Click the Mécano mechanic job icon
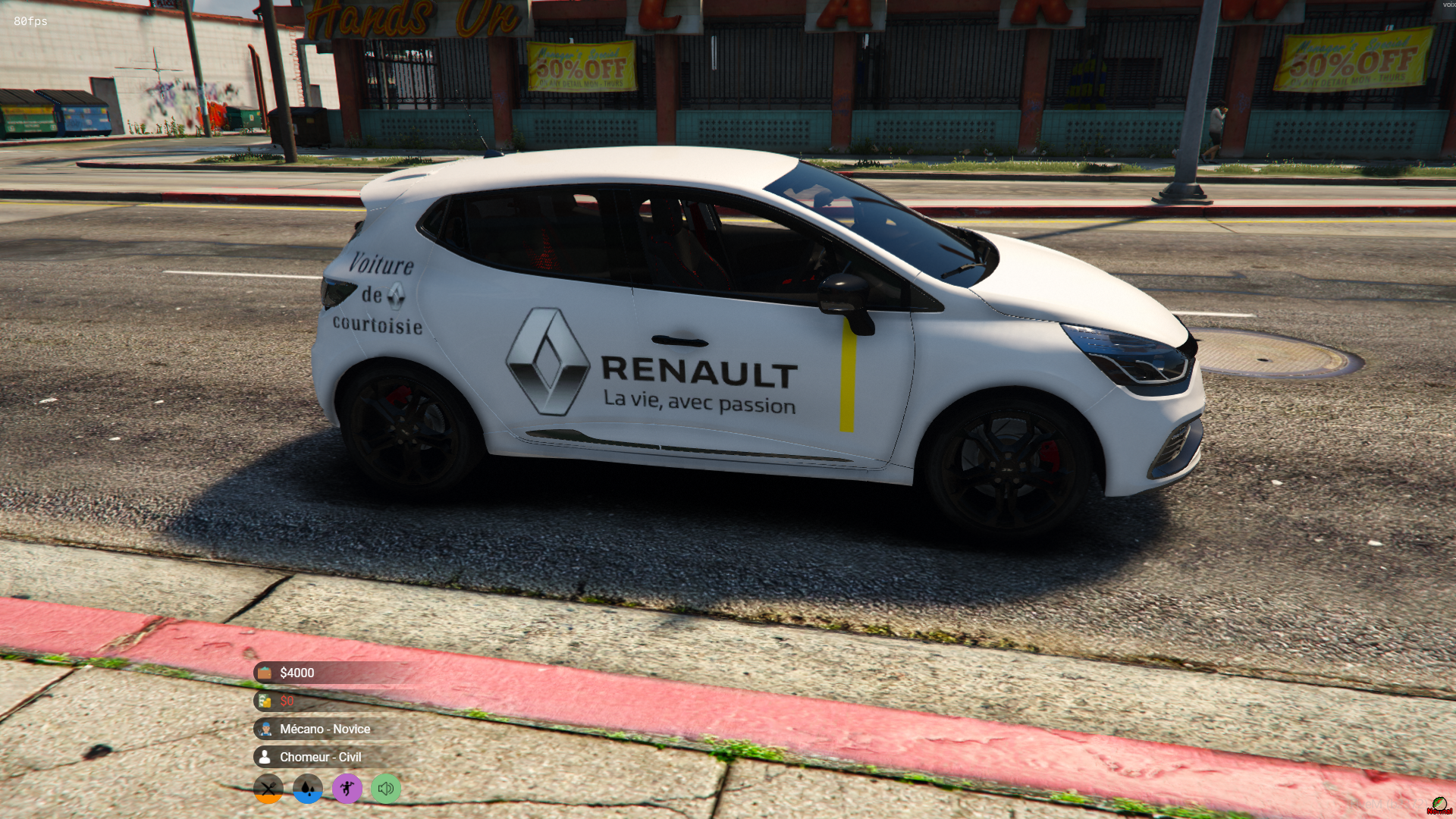This screenshot has width=1456, height=819. pos(265,730)
